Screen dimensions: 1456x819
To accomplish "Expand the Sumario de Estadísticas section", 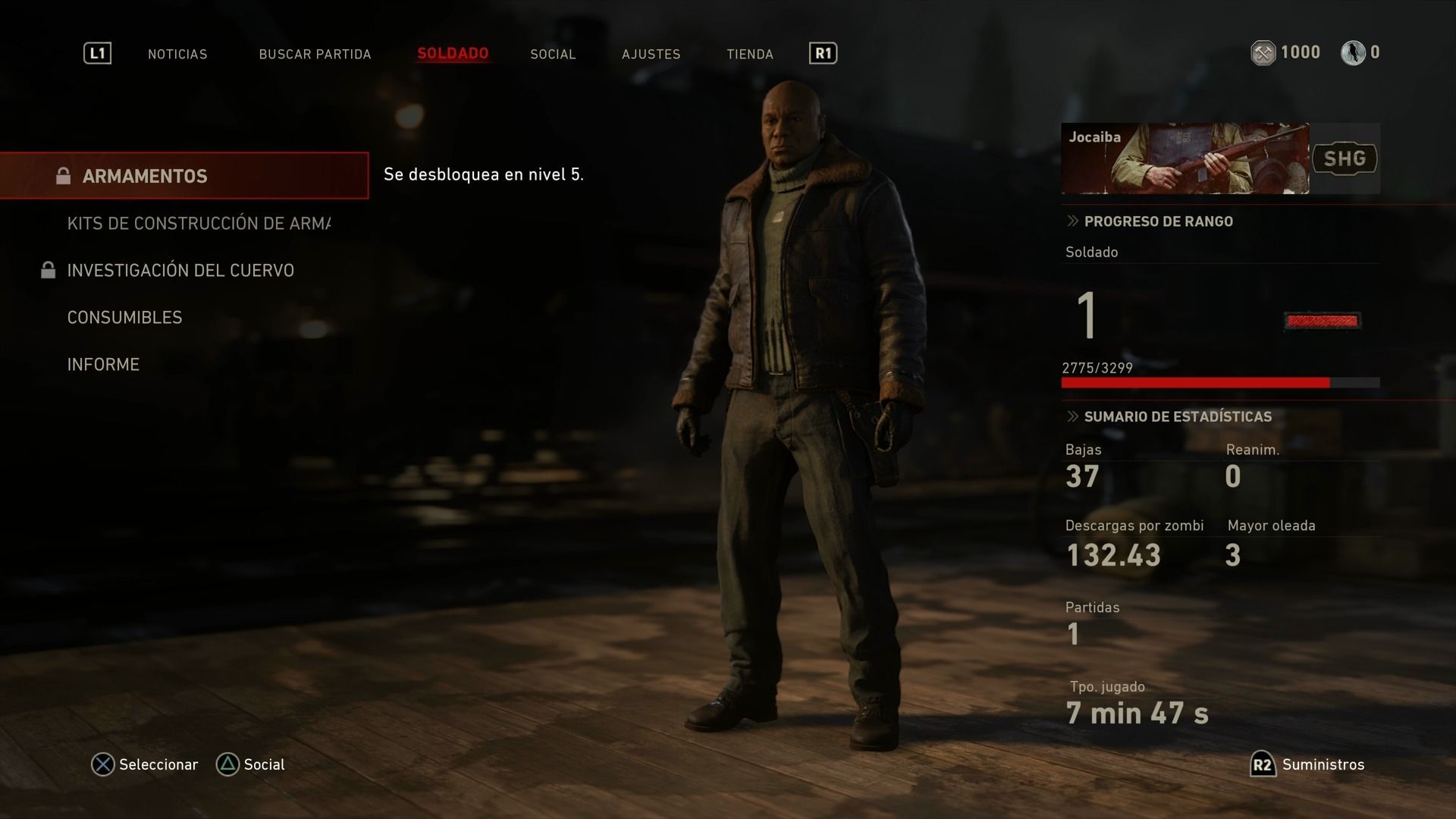I will [x=1177, y=416].
